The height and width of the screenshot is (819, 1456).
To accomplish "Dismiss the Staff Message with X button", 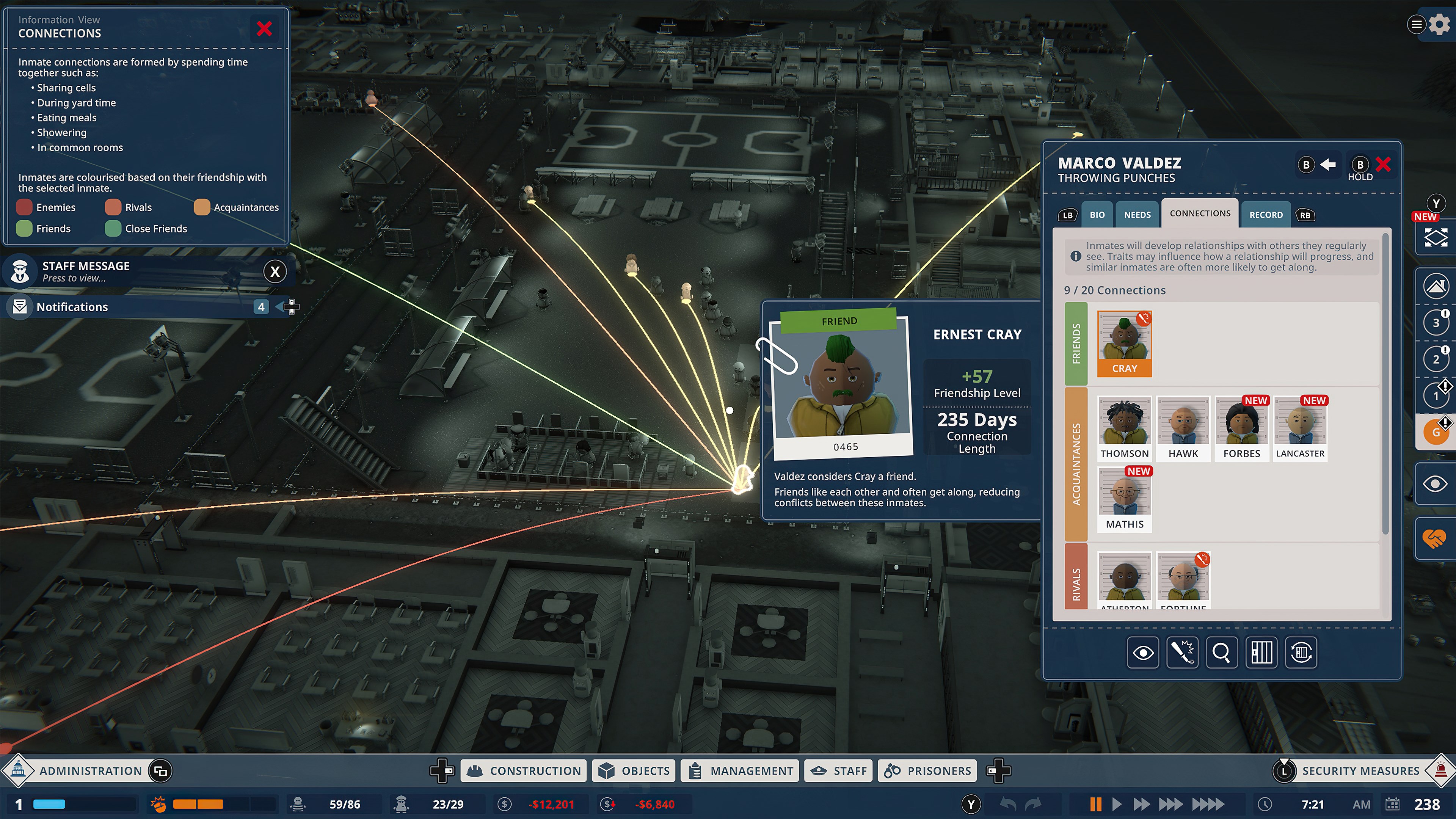I will tap(275, 271).
